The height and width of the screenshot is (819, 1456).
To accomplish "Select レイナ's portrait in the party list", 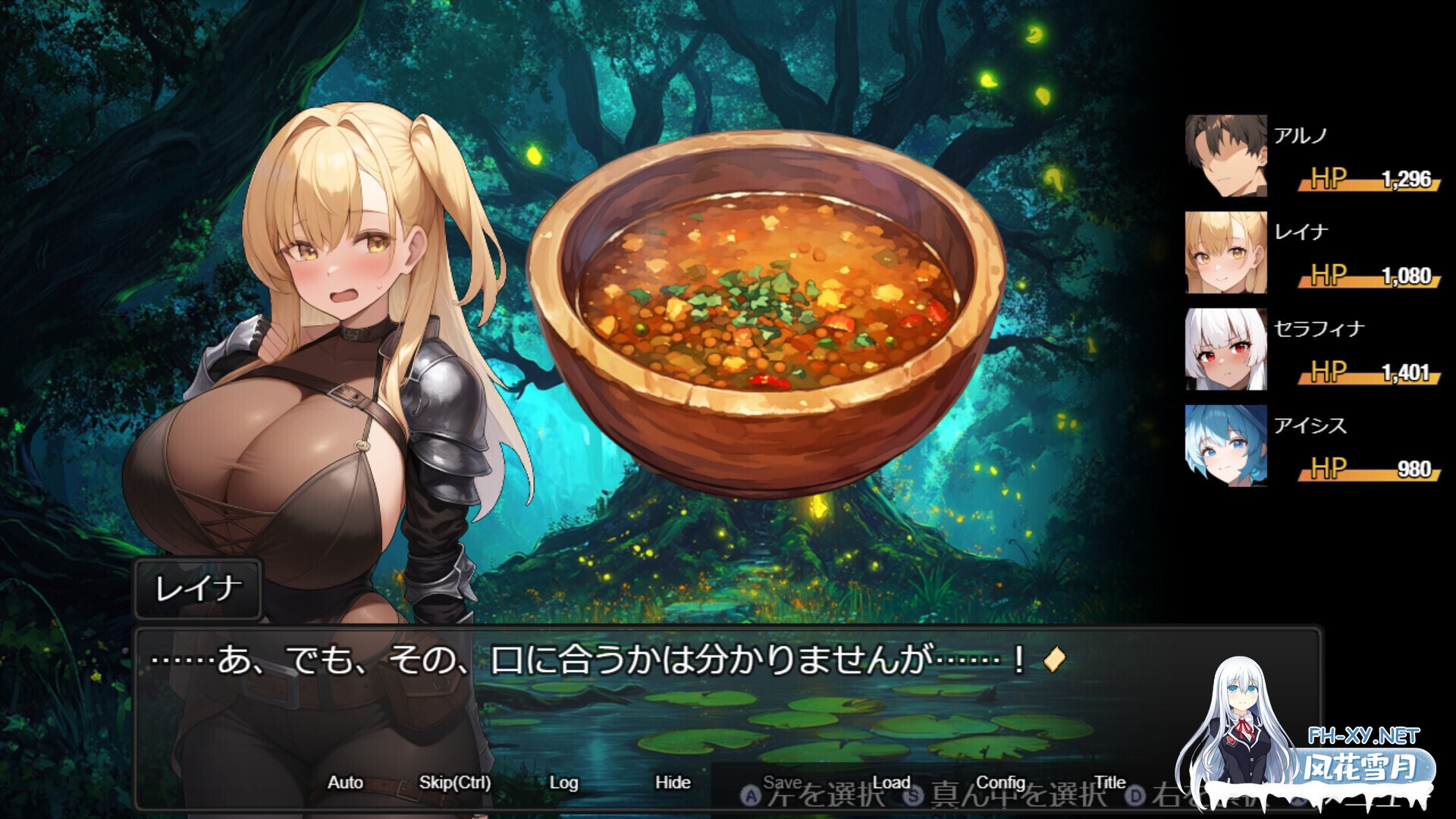I will coord(1225,254).
